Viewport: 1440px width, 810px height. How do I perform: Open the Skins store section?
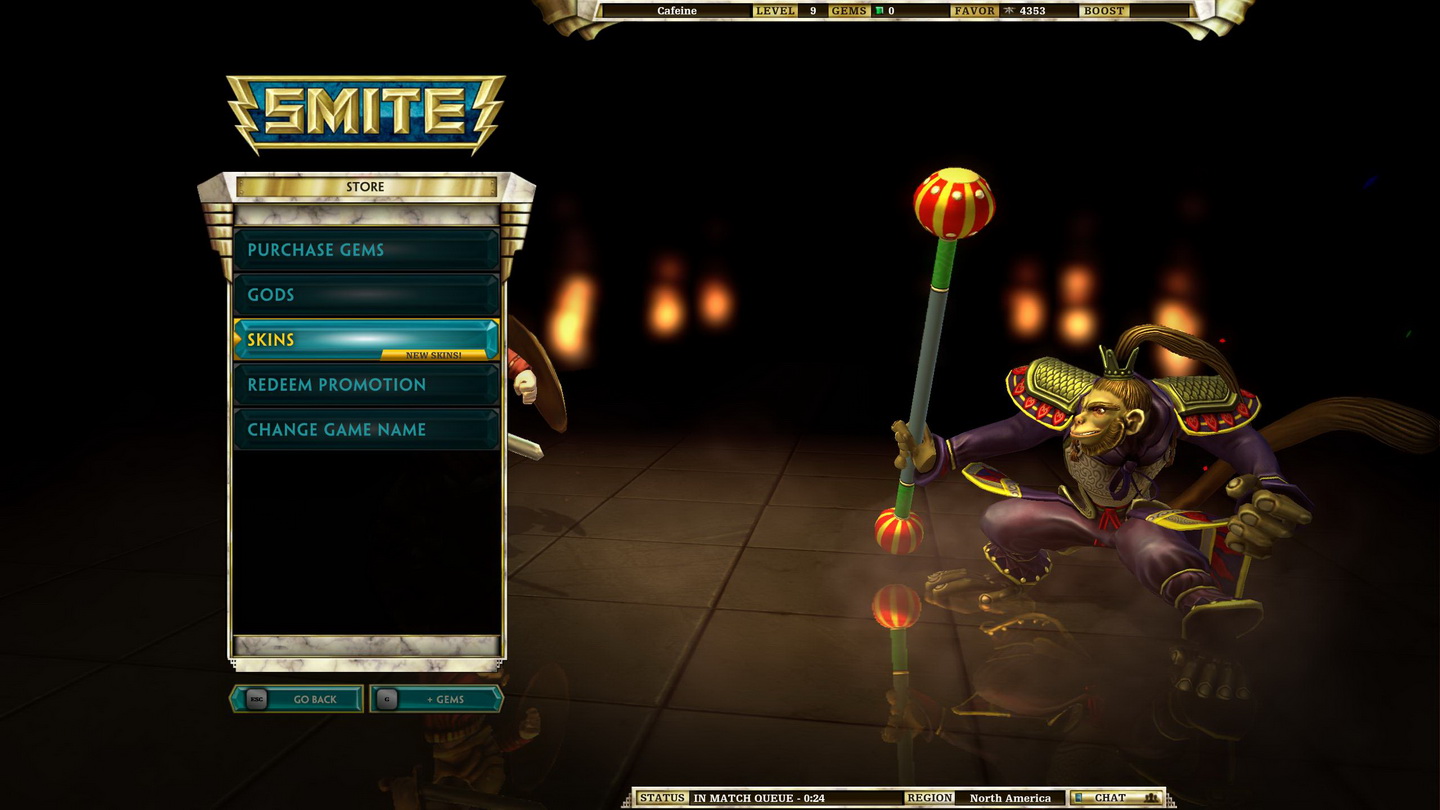pyautogui.click(x=366, y=340)
